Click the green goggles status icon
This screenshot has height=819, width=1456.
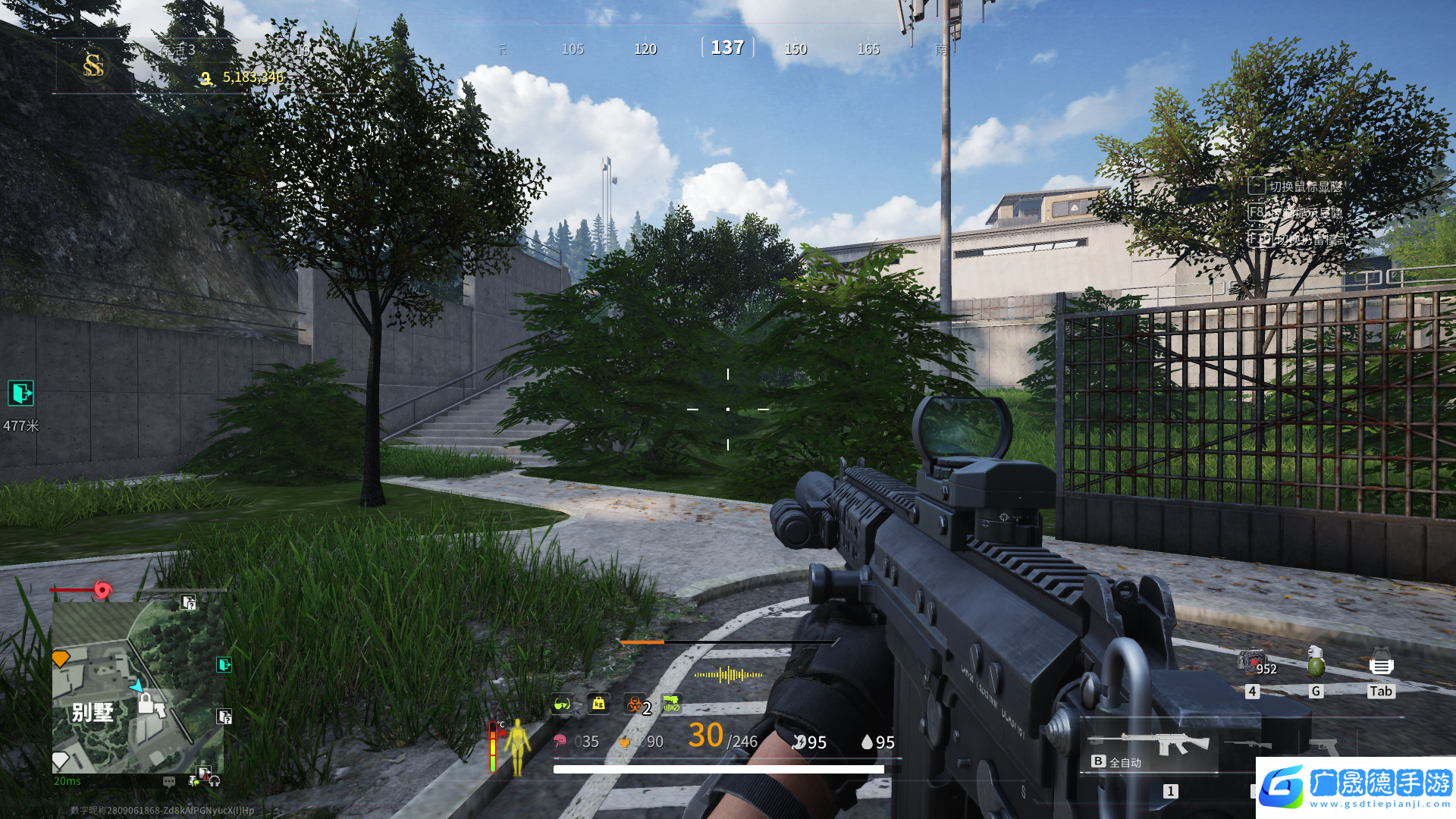(x=562, y=704)
